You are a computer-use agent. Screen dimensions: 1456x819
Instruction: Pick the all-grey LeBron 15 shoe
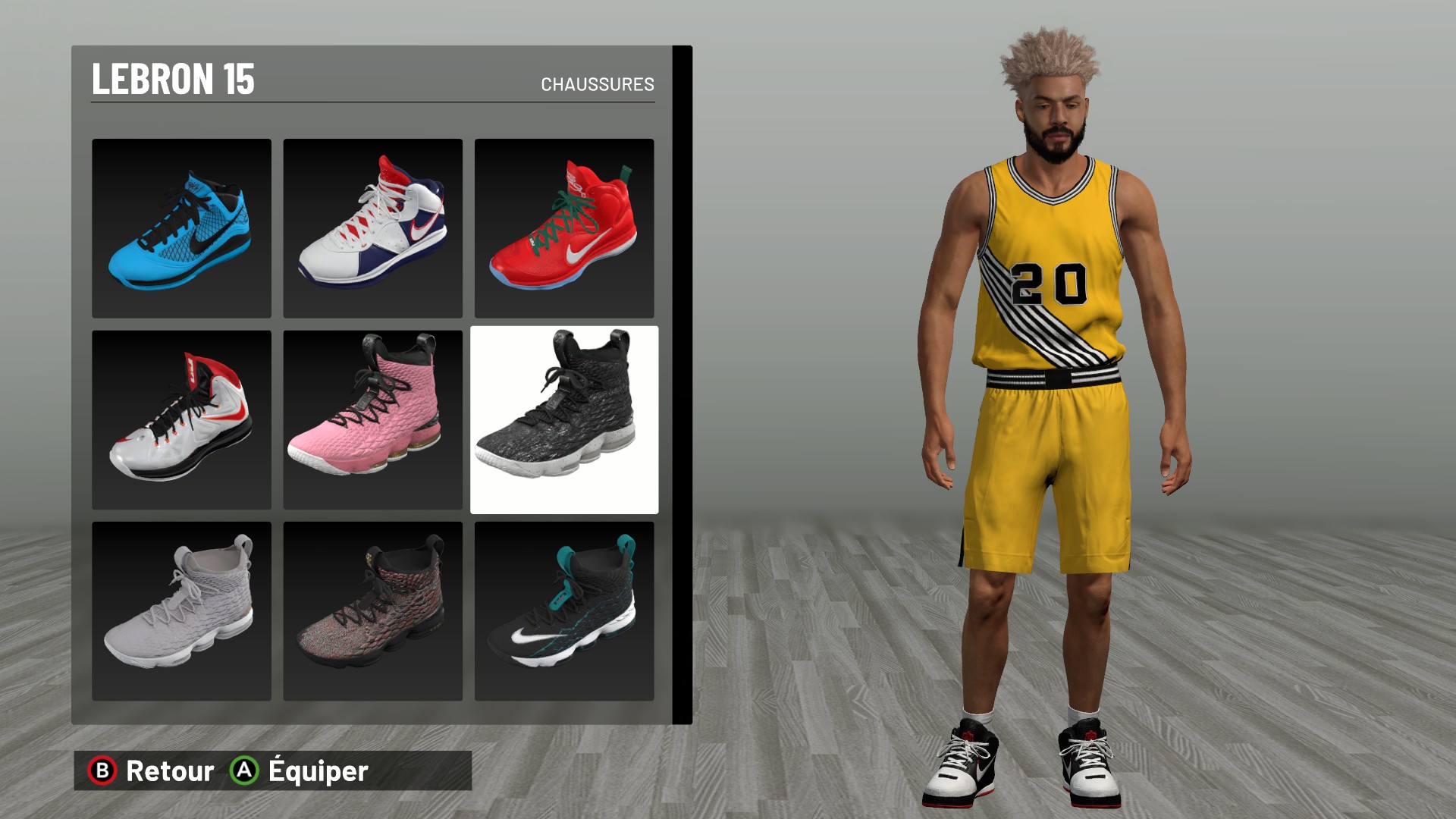pyautogui.click(x=181, y=610)
